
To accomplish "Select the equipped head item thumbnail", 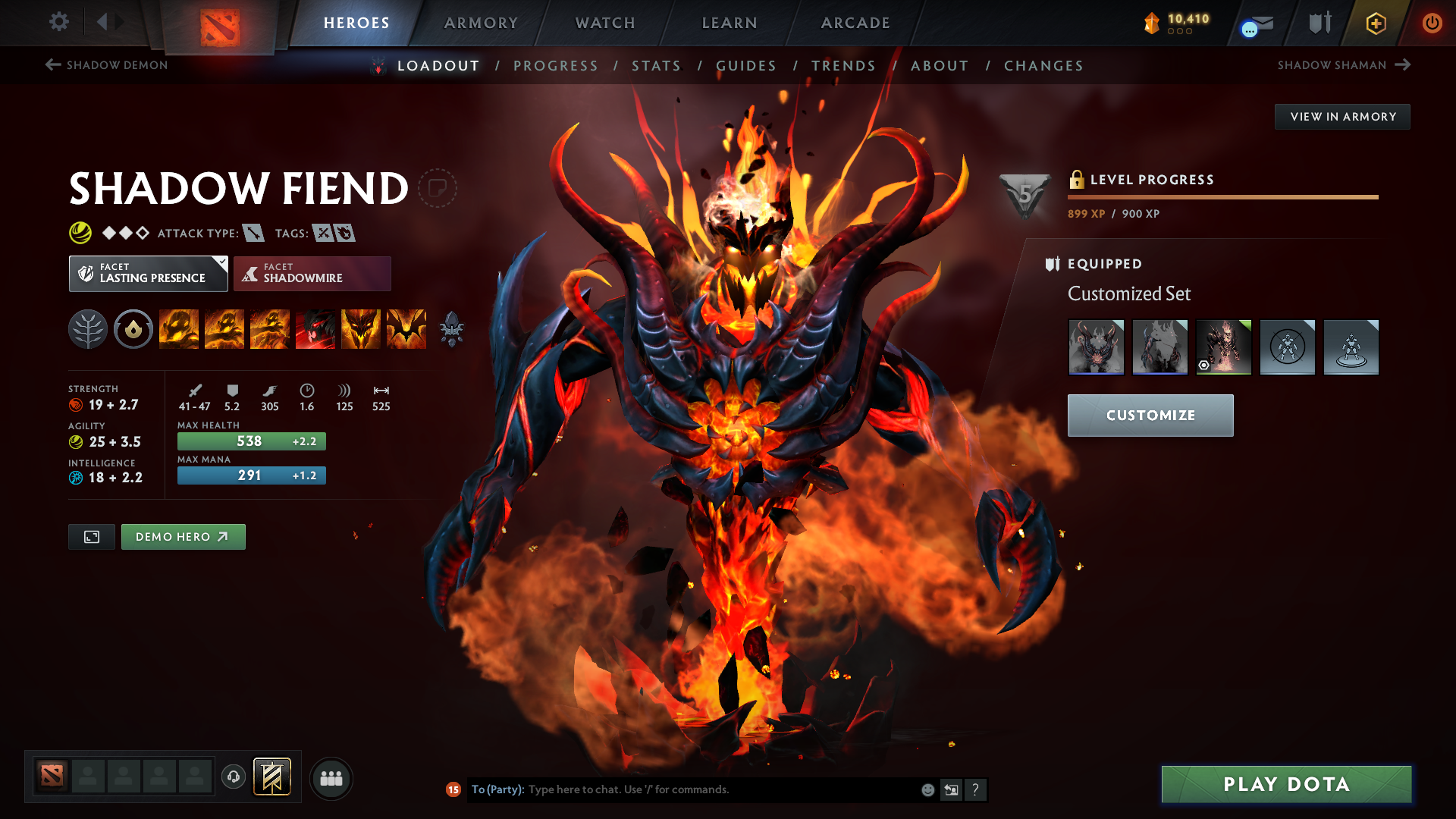I will (x=1097, y=347).
